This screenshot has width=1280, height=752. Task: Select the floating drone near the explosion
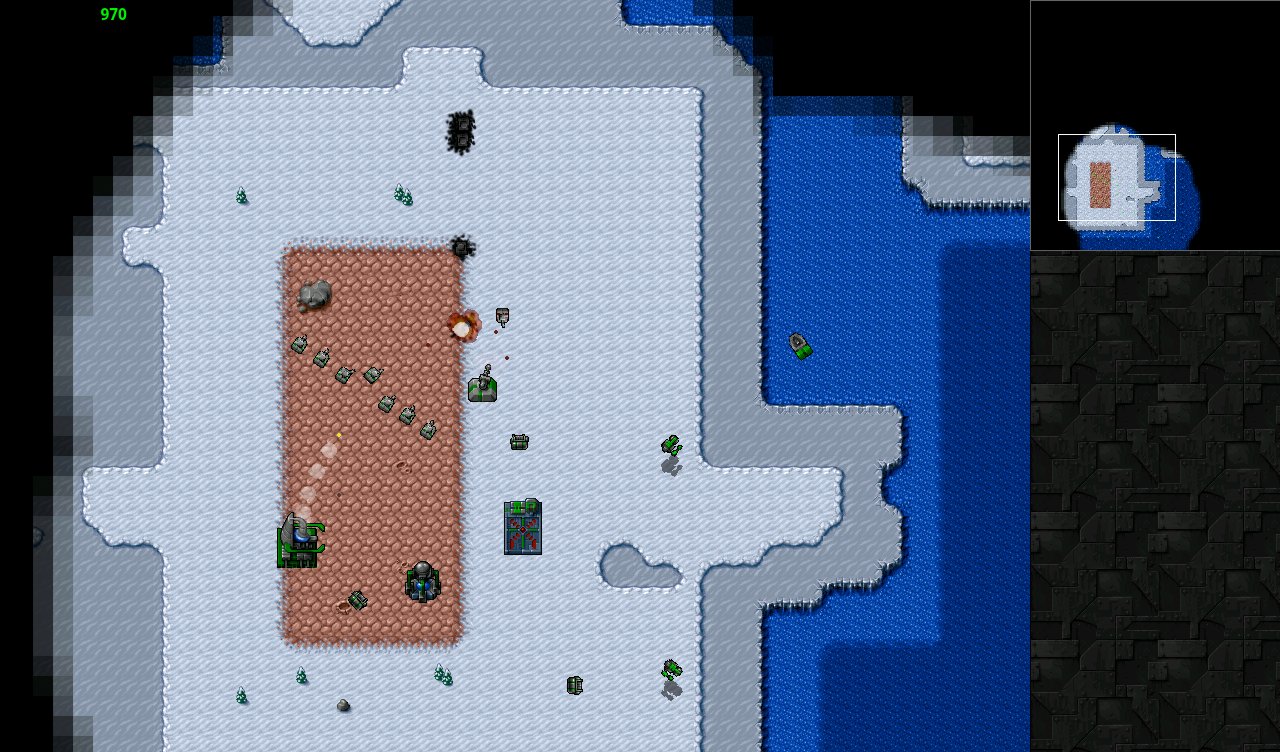[x=500, y=318]
